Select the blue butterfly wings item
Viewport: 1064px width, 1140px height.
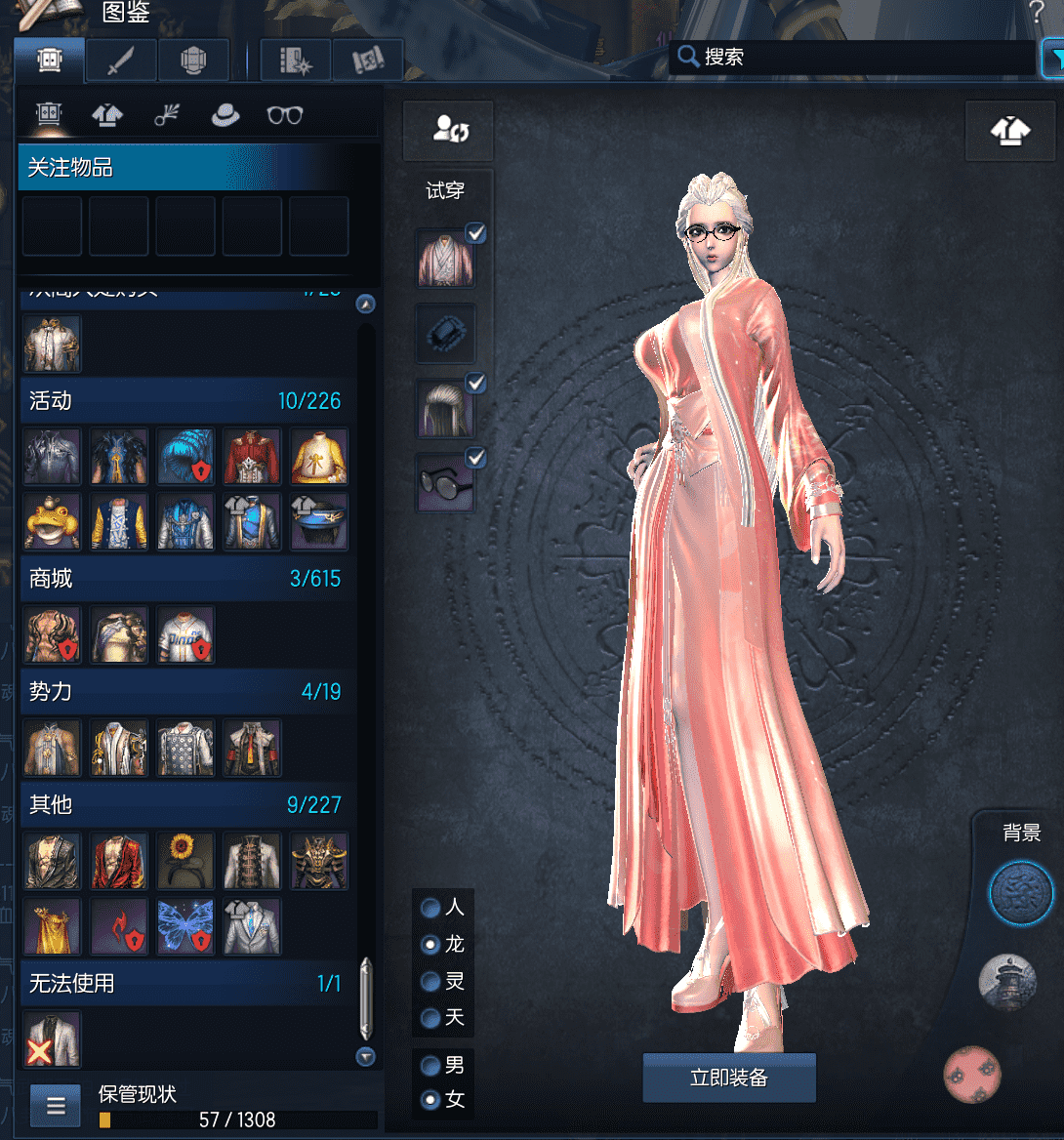185,925
